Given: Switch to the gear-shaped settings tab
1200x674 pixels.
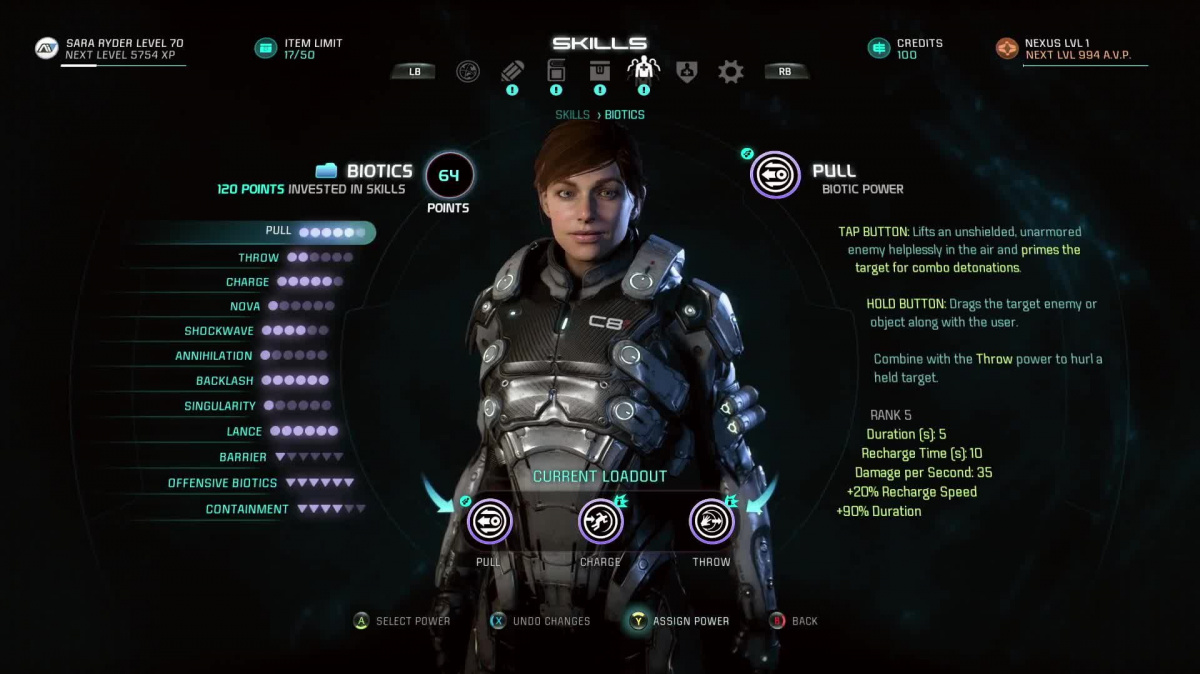Looking at the screenshot, I should (x=731, y=71).
